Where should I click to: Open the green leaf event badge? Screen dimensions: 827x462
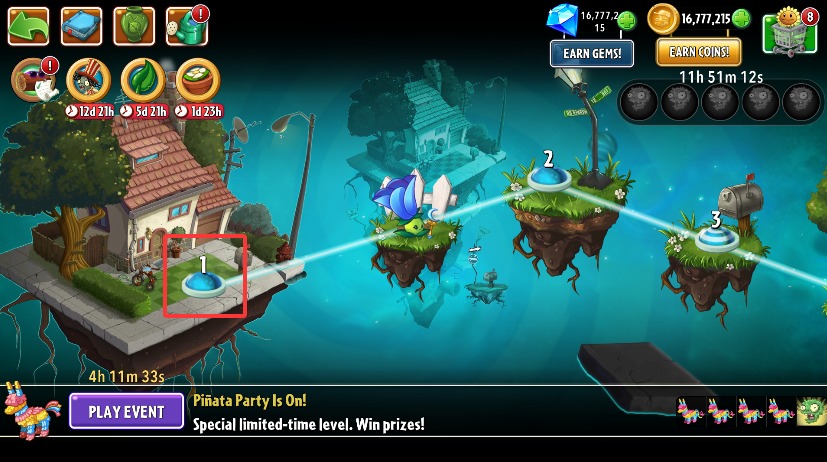point(142,80)
